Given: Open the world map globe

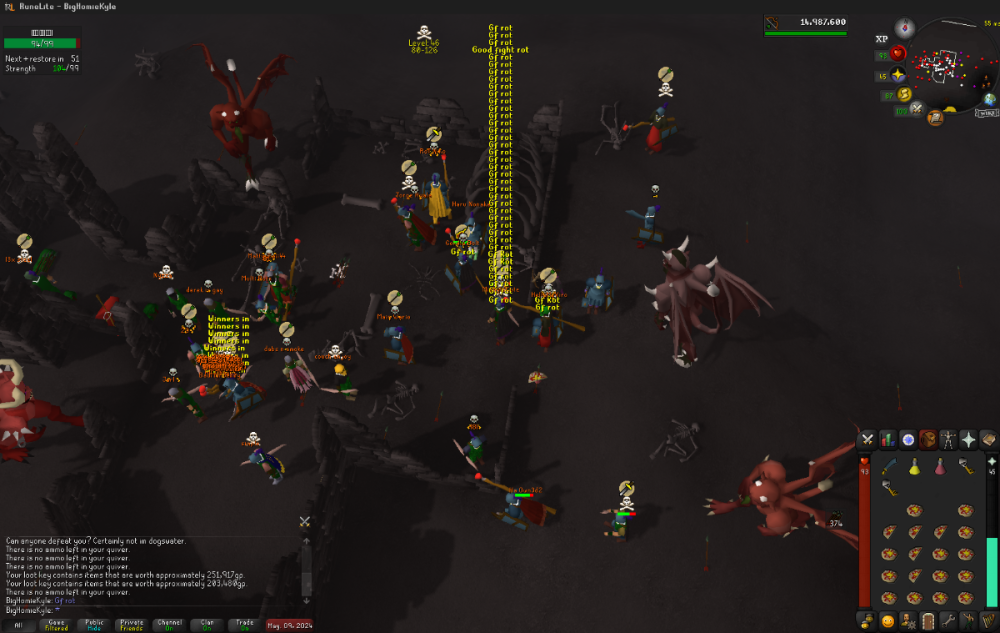Looking at the screenshot, I should click(x=989, y=99).
